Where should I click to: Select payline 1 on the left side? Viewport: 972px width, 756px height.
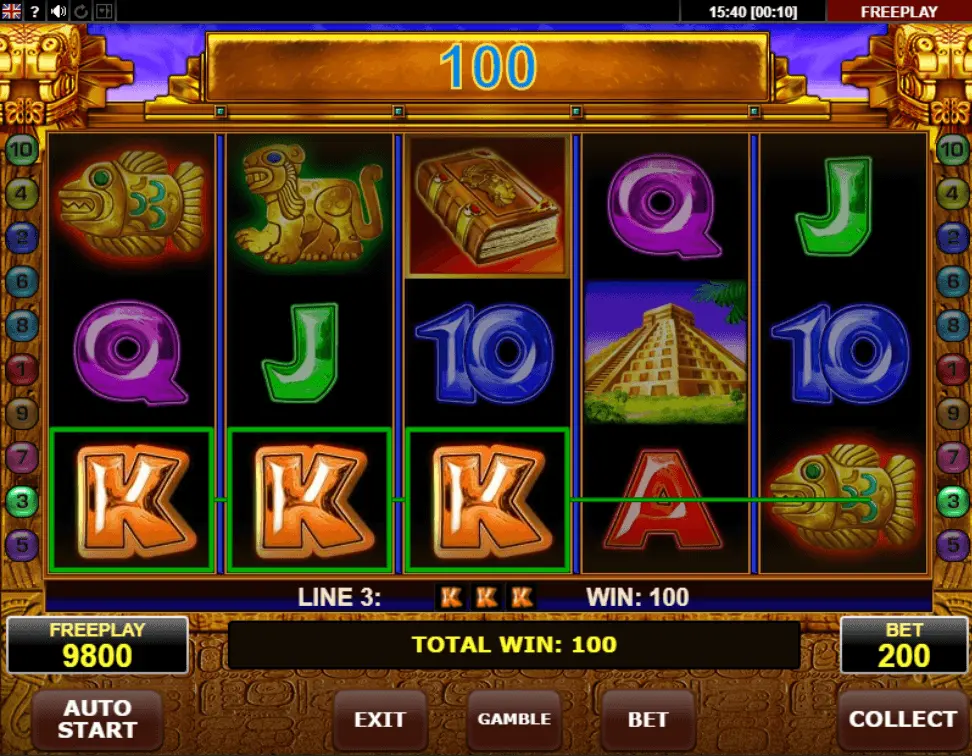click(x=22, y=370)
